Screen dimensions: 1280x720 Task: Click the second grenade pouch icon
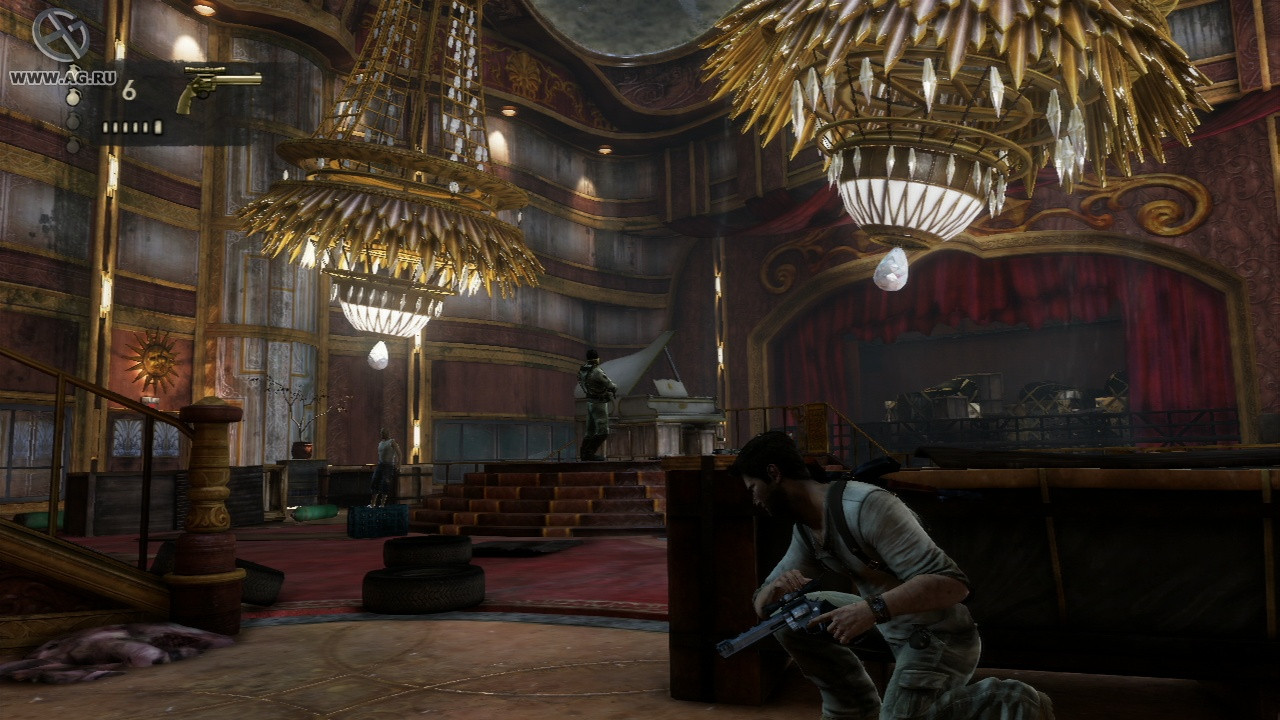[x=73, y=98]
